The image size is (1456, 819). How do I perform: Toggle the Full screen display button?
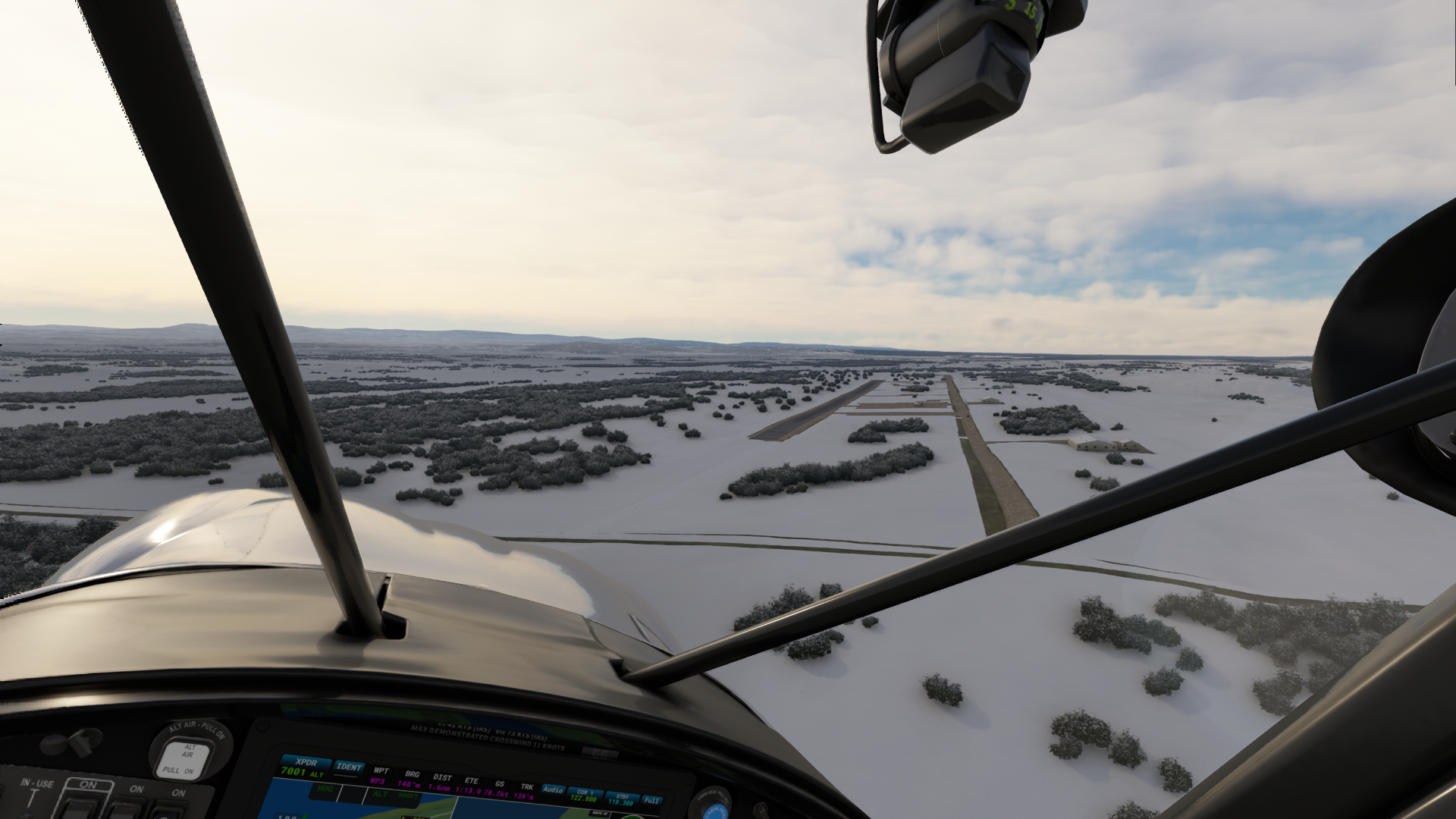coord(651,800)
